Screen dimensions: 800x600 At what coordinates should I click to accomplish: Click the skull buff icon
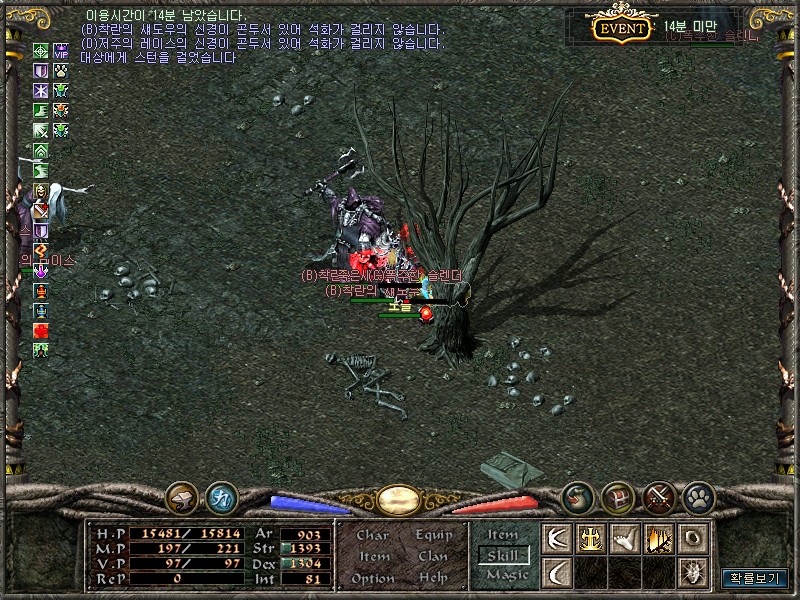coord(41,190)
